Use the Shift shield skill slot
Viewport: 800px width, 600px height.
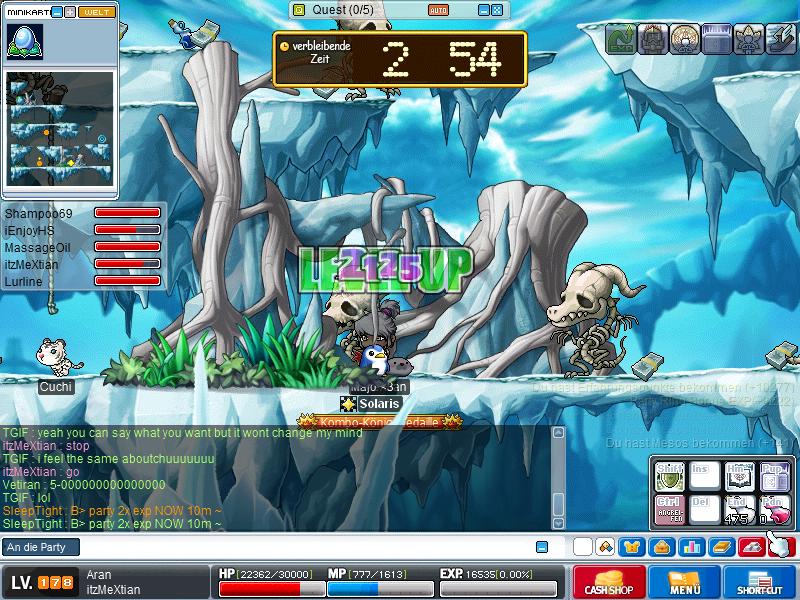coord(667,475)
